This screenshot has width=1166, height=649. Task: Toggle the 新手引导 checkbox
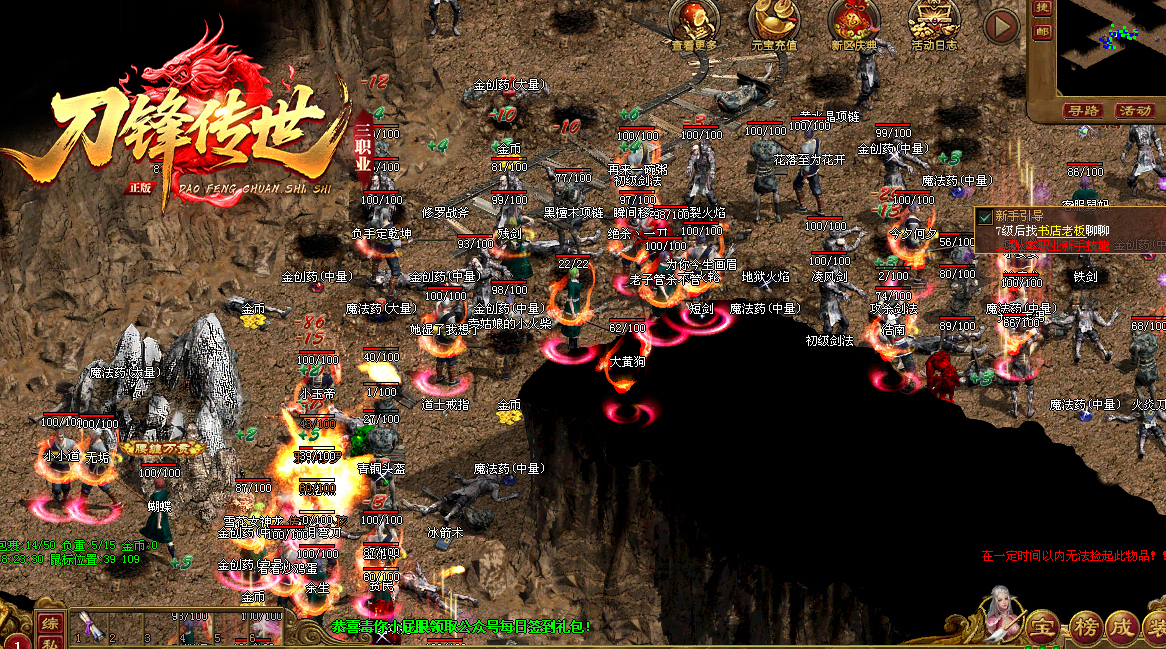(x=985, y=215)
